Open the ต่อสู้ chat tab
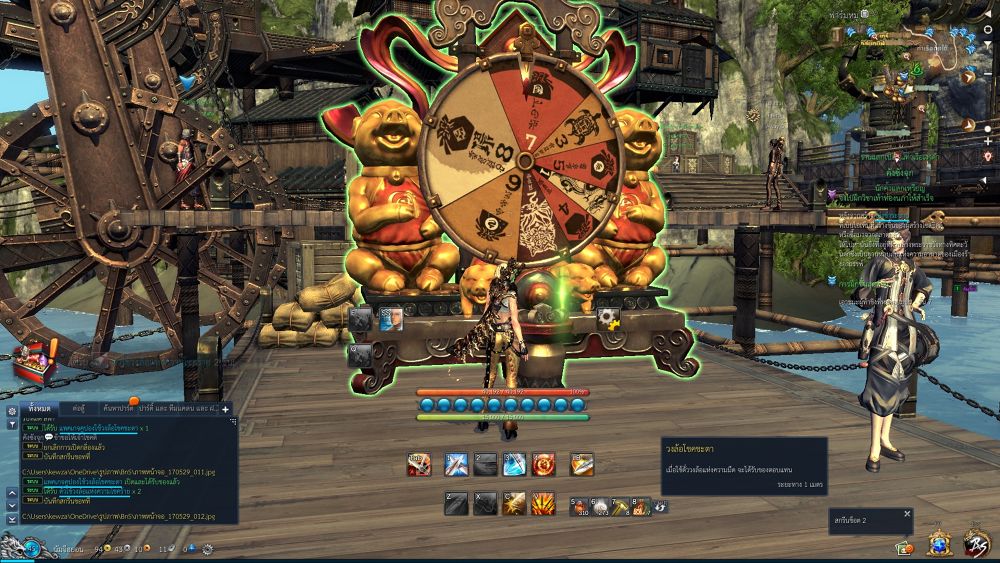 click(x=78, y=409)
